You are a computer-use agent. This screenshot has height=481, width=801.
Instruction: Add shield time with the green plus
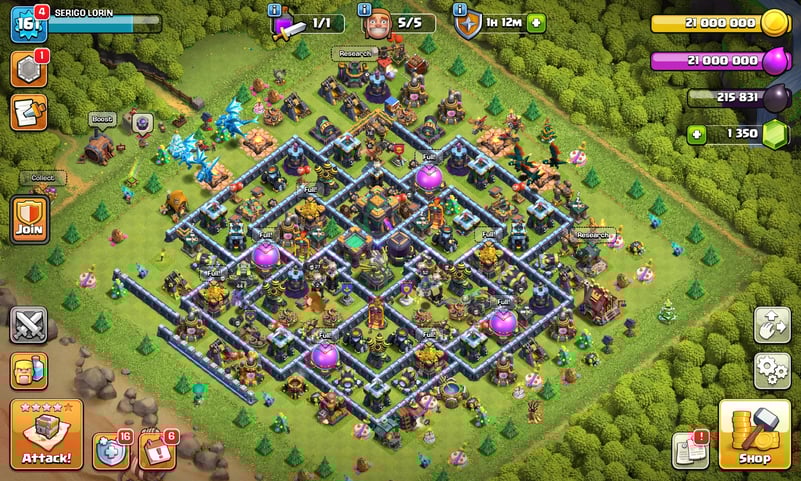point(537,23)
